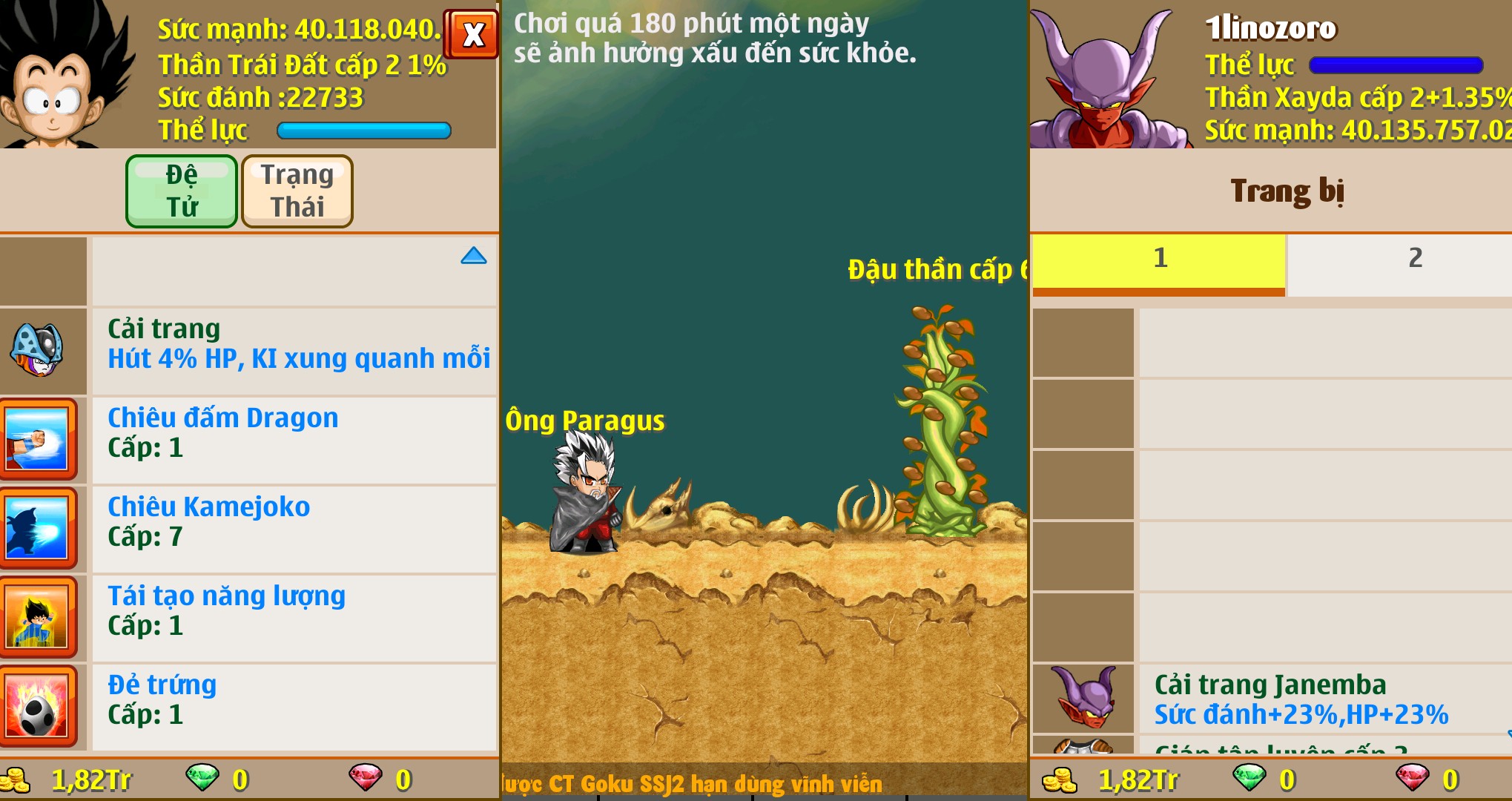1512x801 pixels.
Task: Click the red gem currency icon
Action: point(367,779)
